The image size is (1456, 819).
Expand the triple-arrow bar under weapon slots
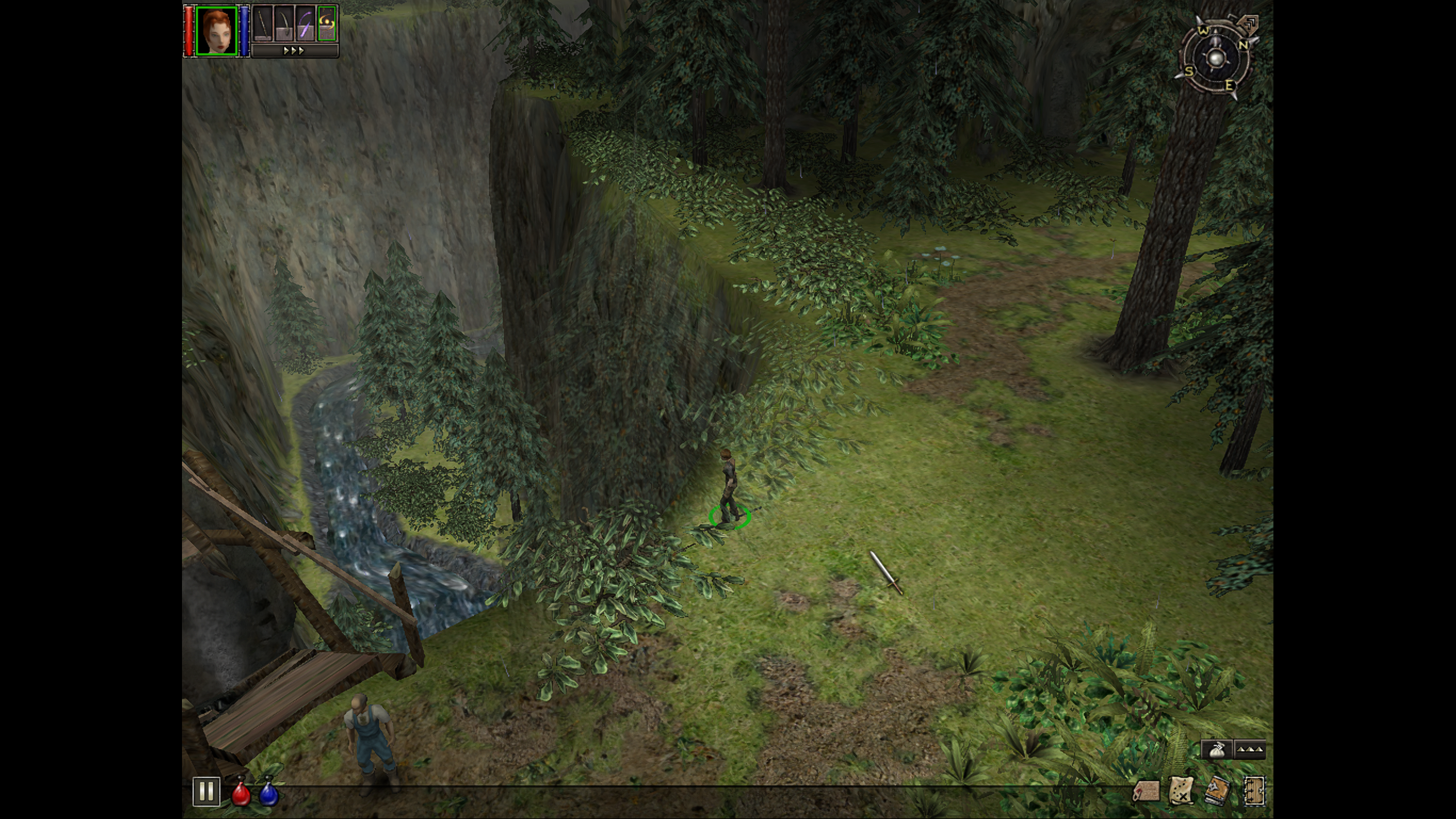294,51
